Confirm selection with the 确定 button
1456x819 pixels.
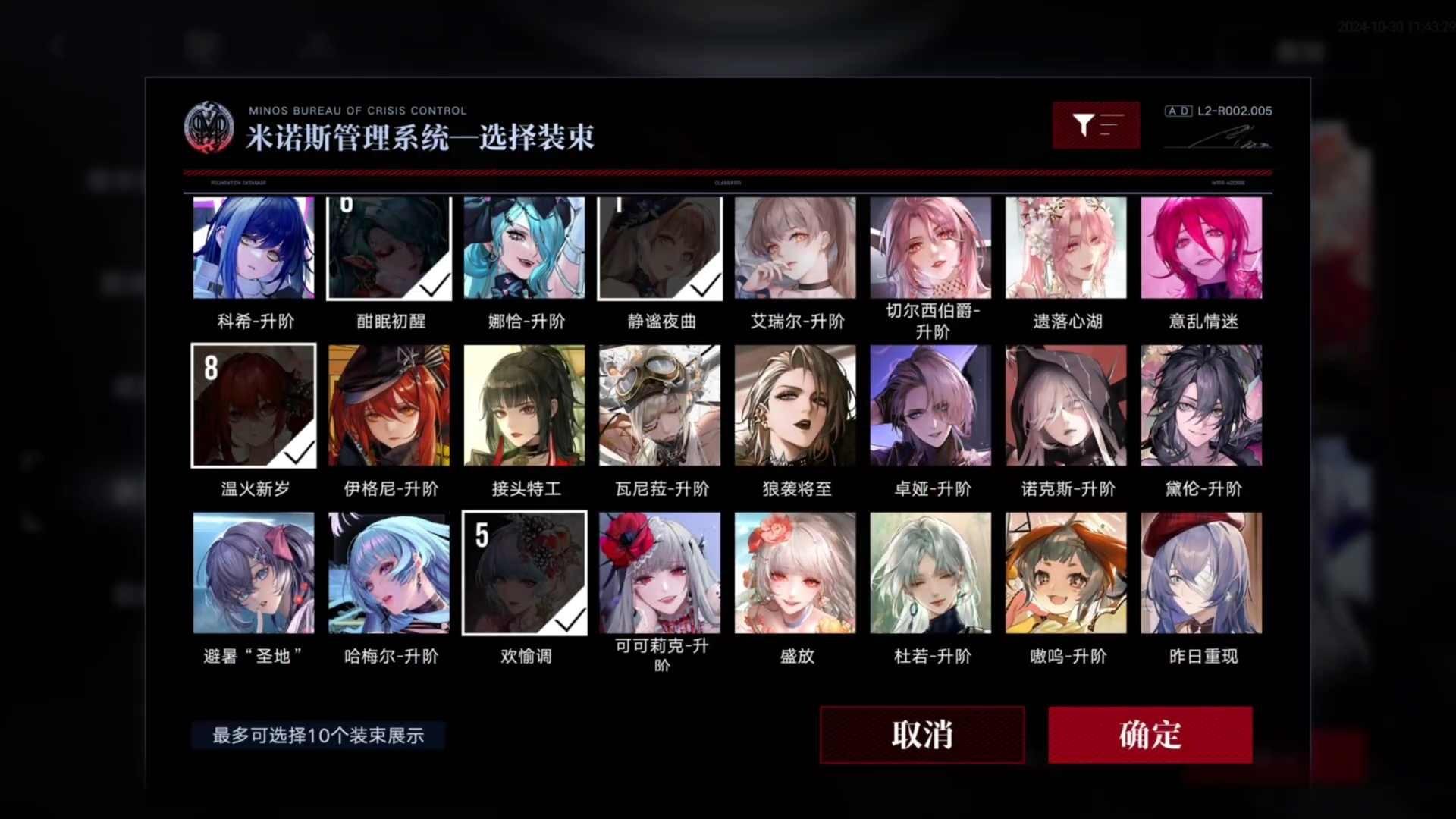click(x=1149, y=734)
